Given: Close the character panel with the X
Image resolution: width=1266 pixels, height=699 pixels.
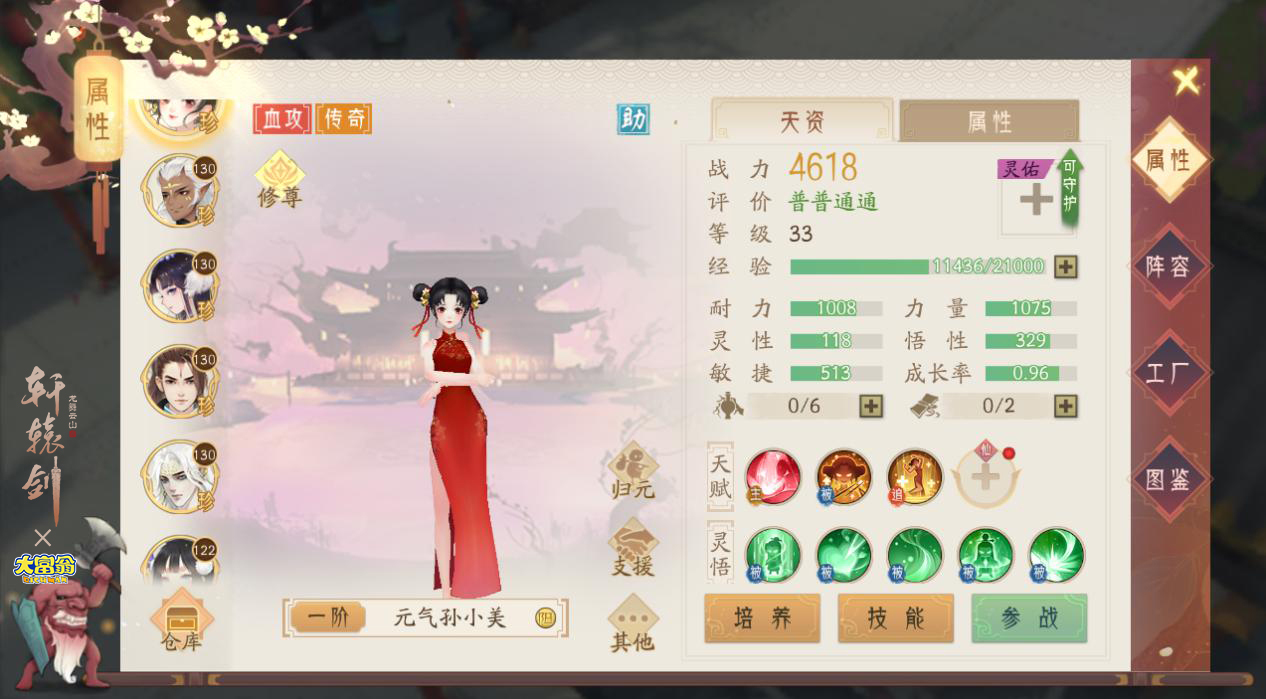Looking at the screenshot, I should click(1186, 81).
